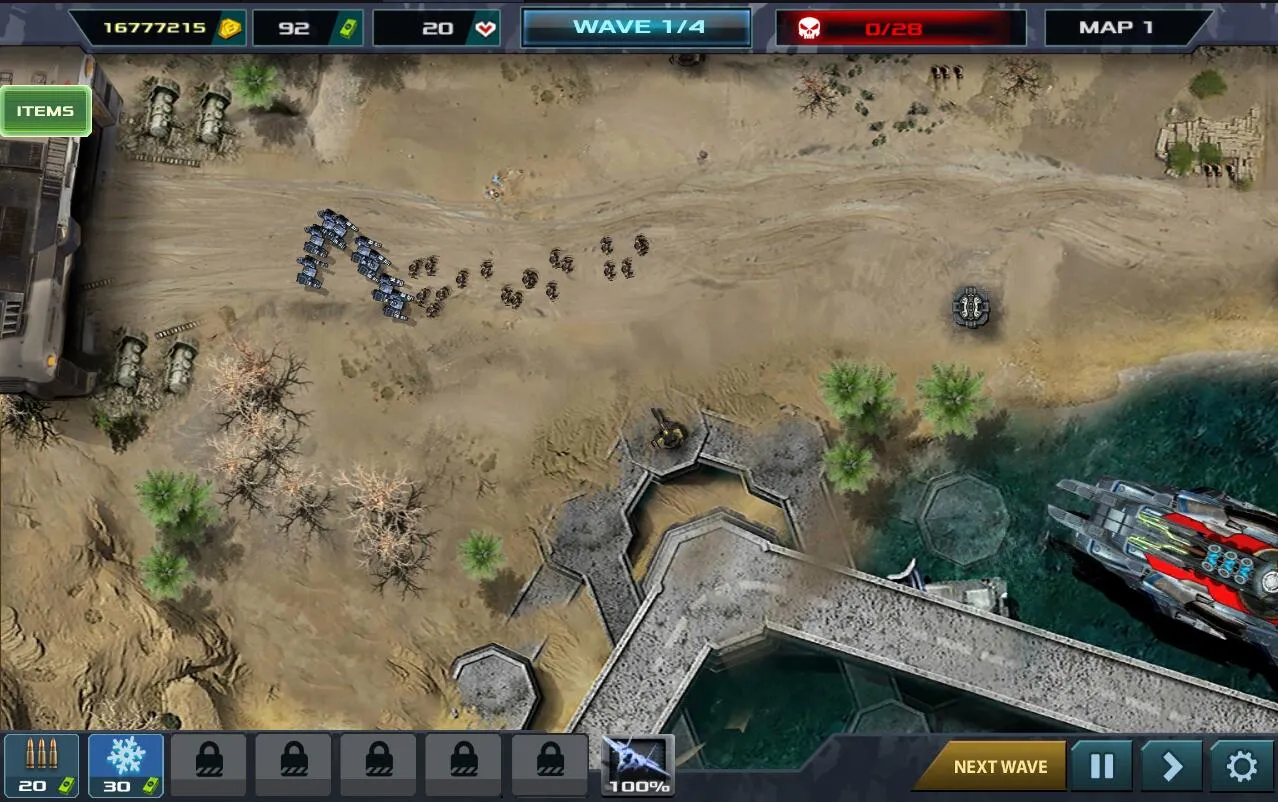The width and height of the screenshot is (1278, 802).
Task: Open the gear settings menu
Action: [1241, 767]
